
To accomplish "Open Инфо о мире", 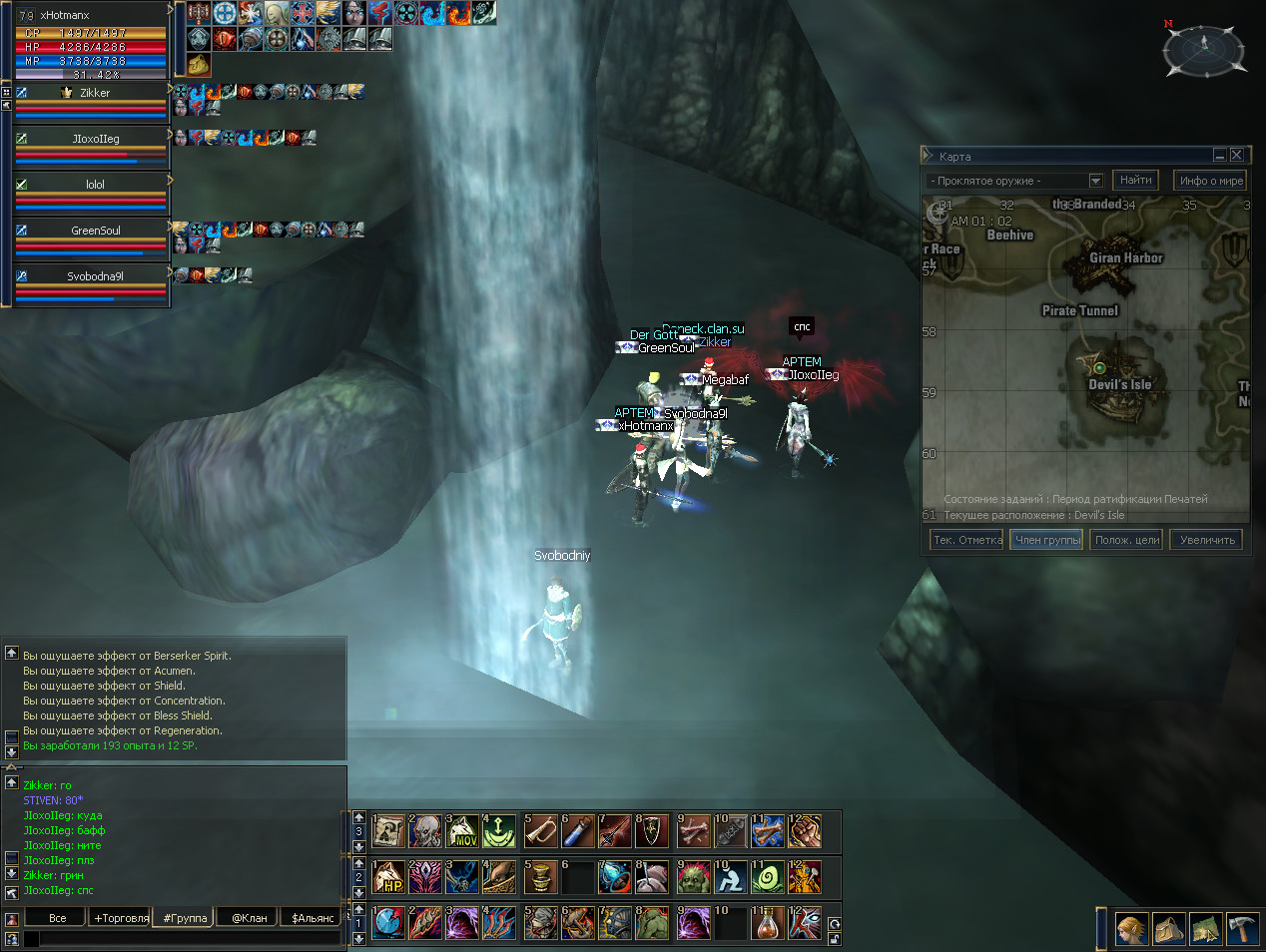I will 1210,181.
